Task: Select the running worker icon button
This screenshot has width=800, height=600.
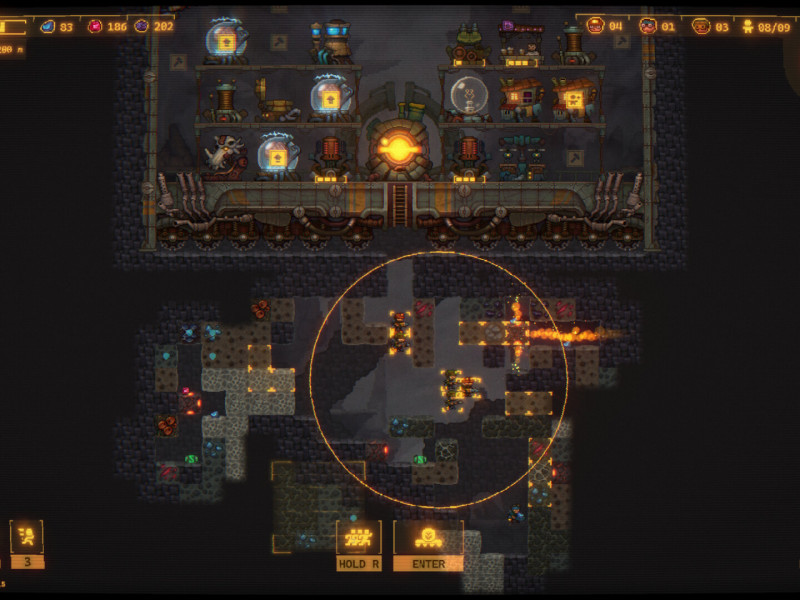Action: 26,537
